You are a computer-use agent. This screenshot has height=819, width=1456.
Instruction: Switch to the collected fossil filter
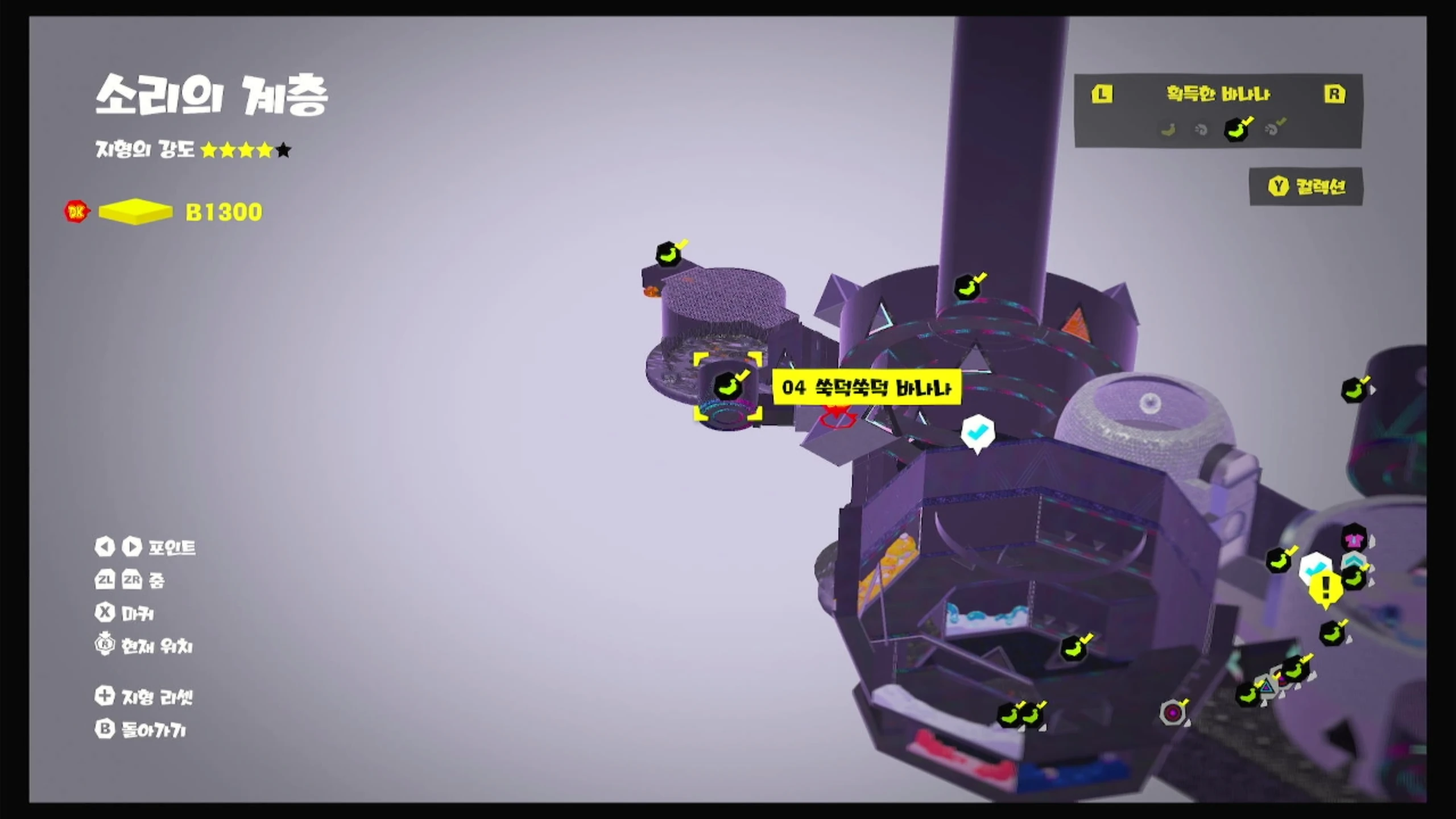pyautogui.click(x=1274, y=129)
